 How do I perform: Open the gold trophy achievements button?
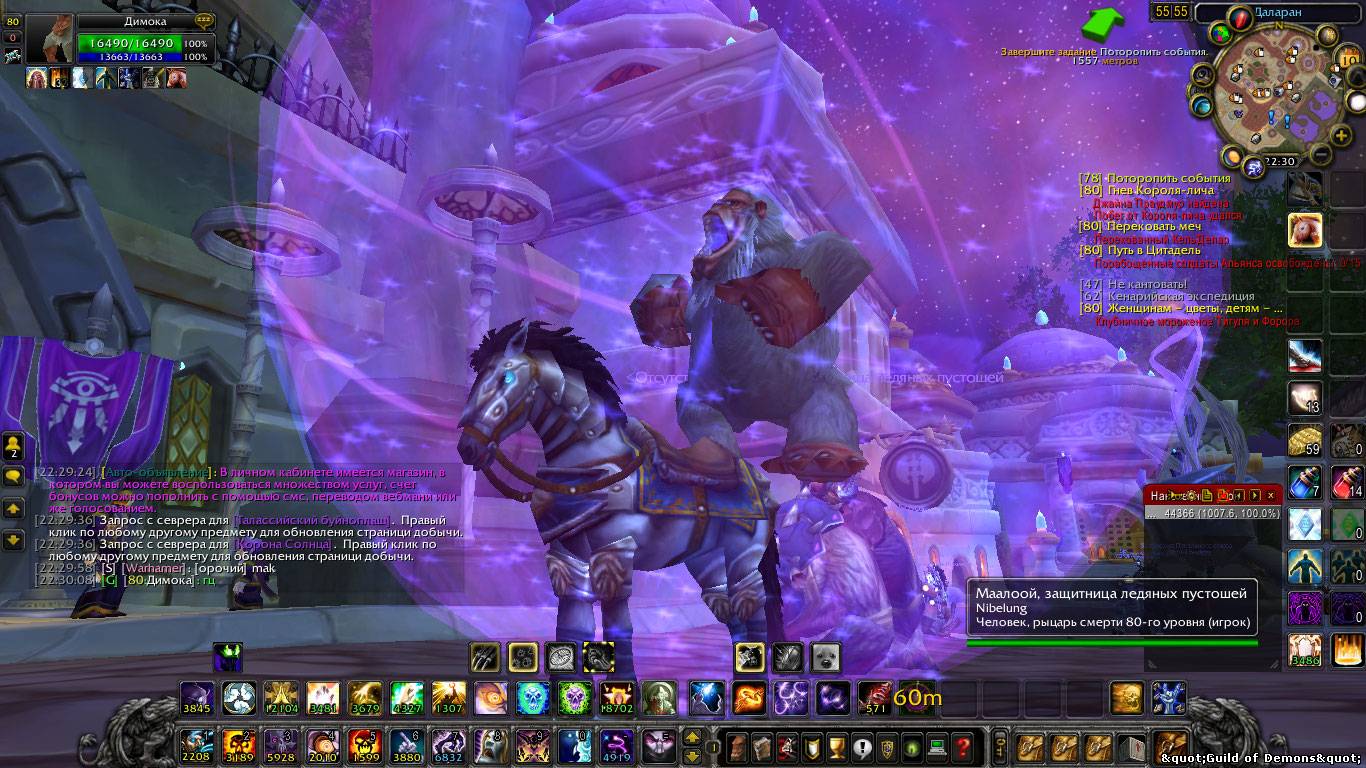pyautogui.click(x=837, y=746)
